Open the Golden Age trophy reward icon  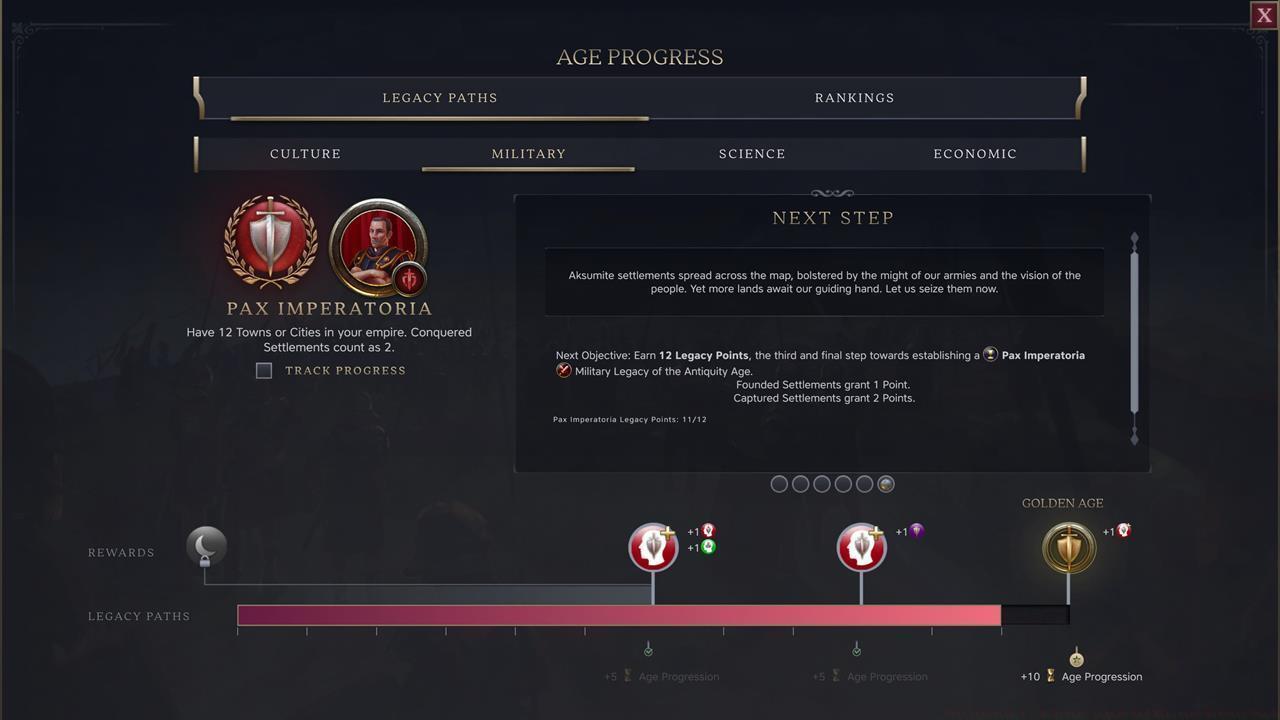[1068, 547]
